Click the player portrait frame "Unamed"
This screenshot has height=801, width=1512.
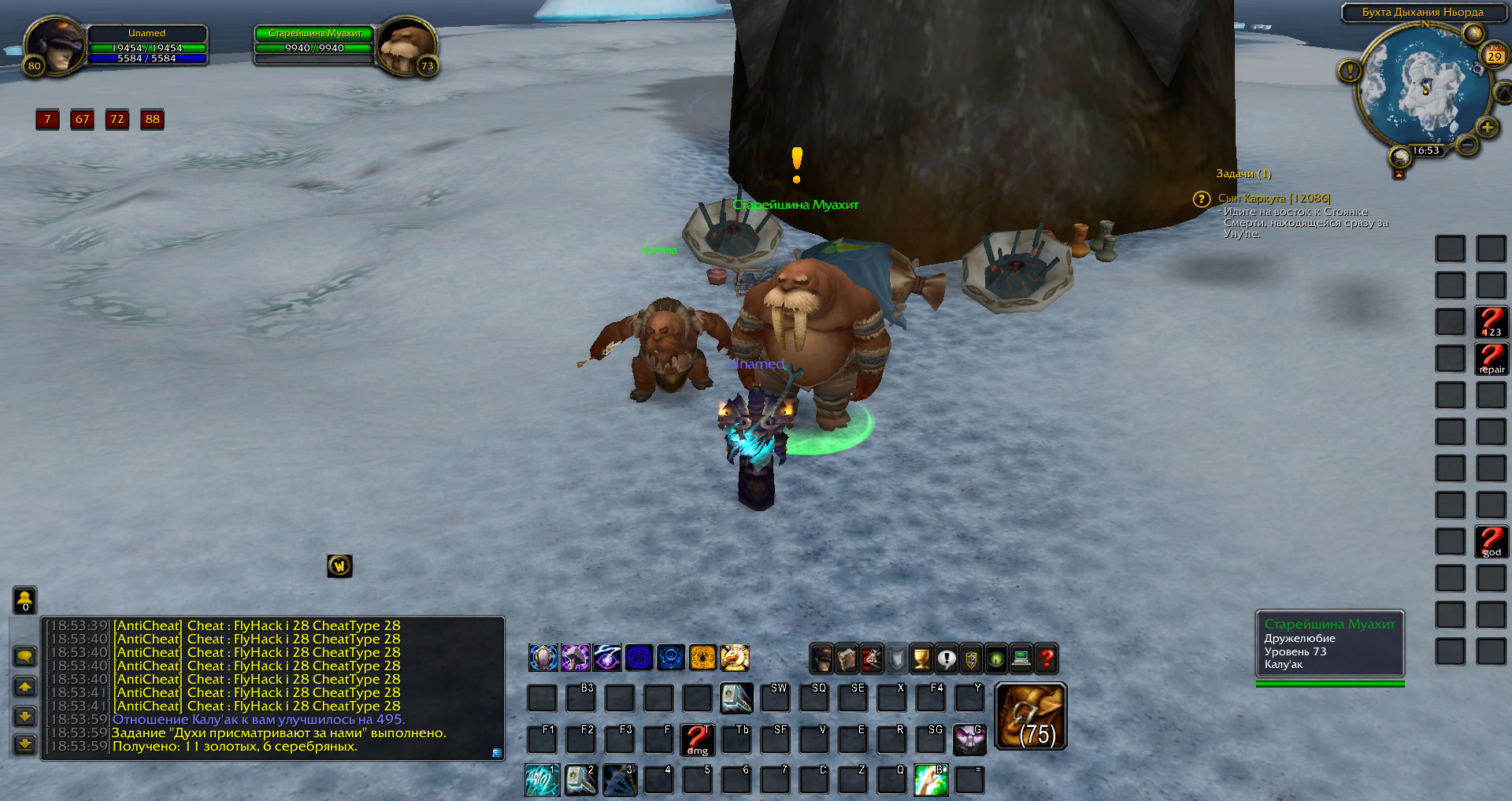(54, 46)
